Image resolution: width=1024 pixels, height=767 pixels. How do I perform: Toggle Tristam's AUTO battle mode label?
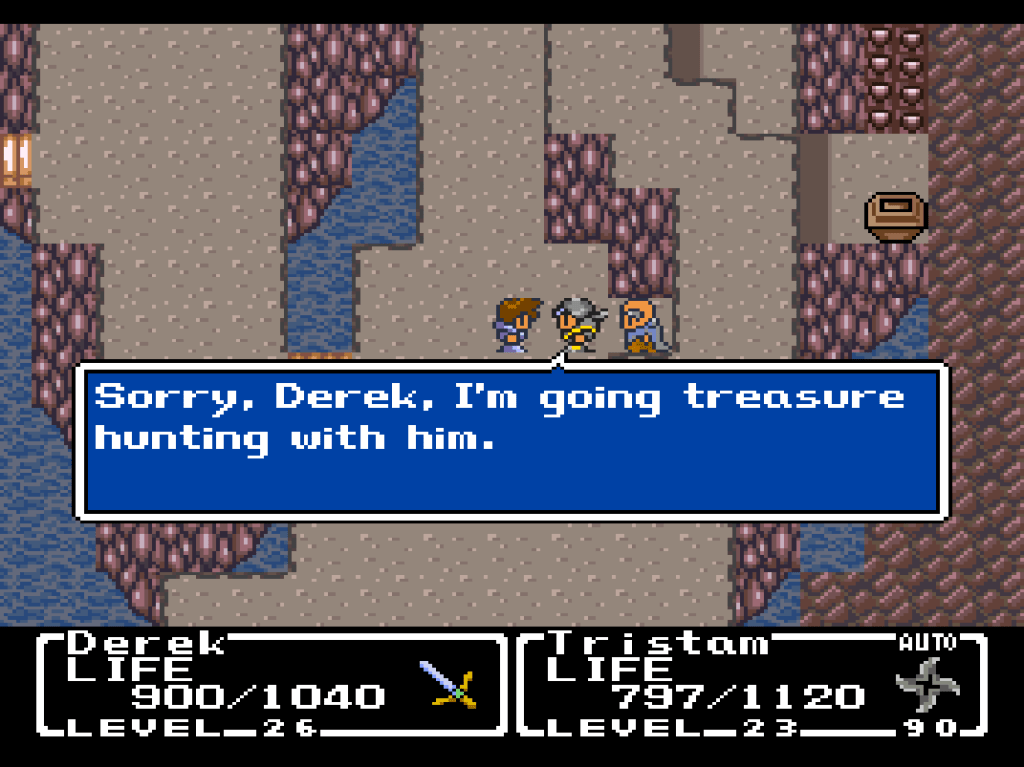point(927,642)
